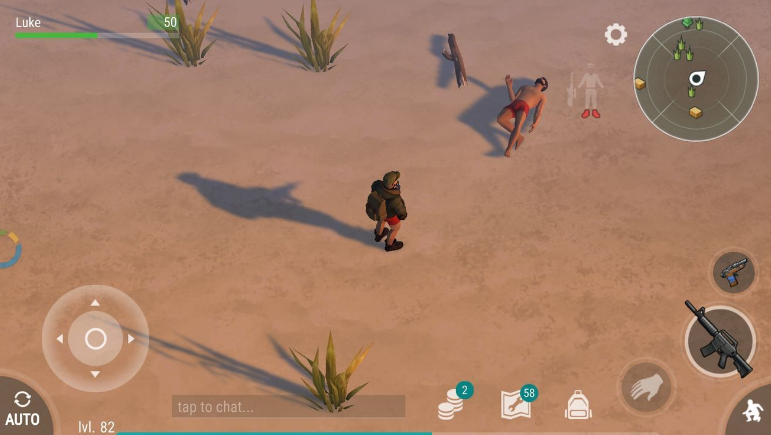Open the coins stack icon
The height and width of the screenshot is (435, 771).
point(452,405)
